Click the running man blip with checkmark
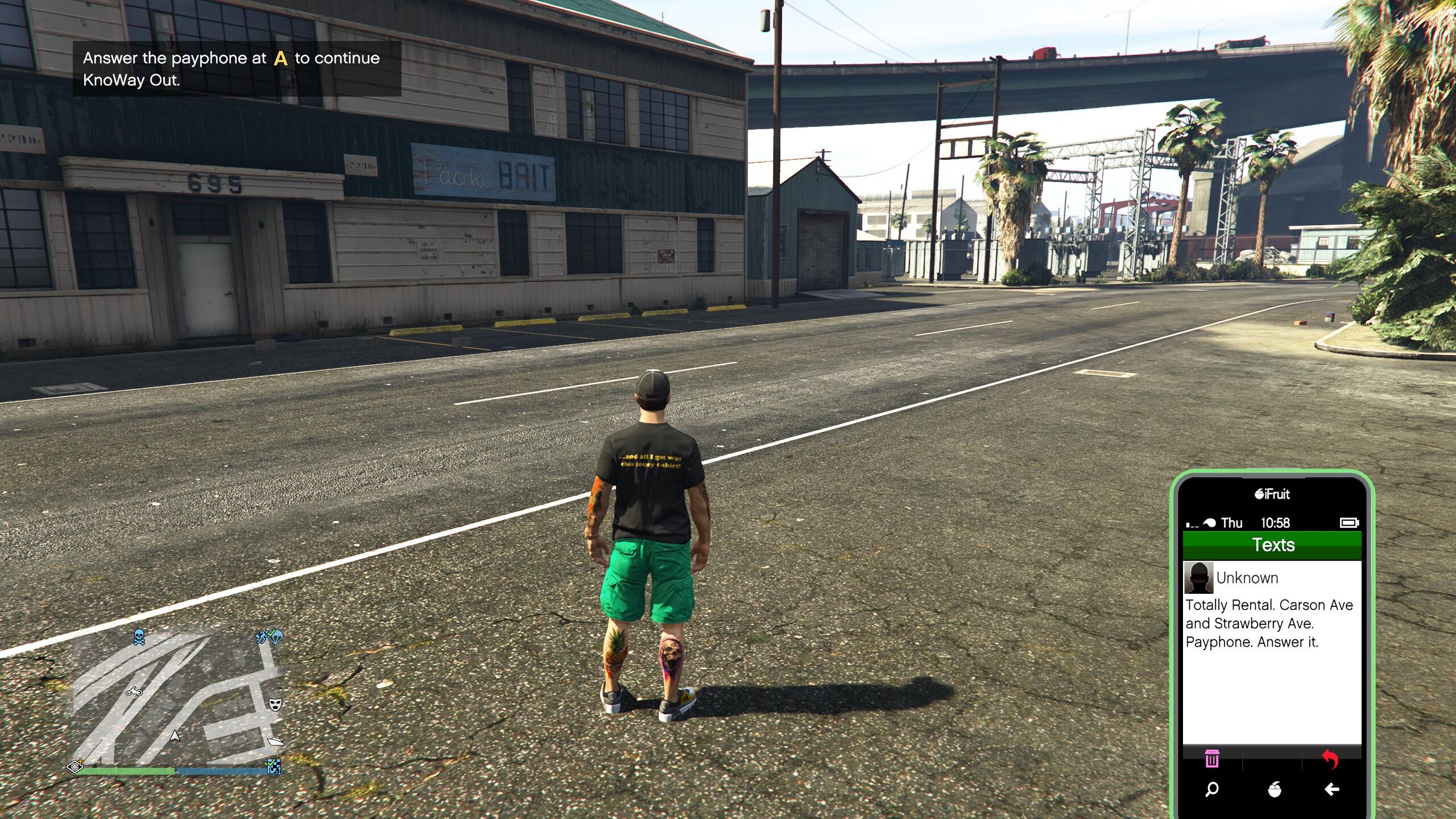This screenshot has height=819, width=1456. click(262, 637)
